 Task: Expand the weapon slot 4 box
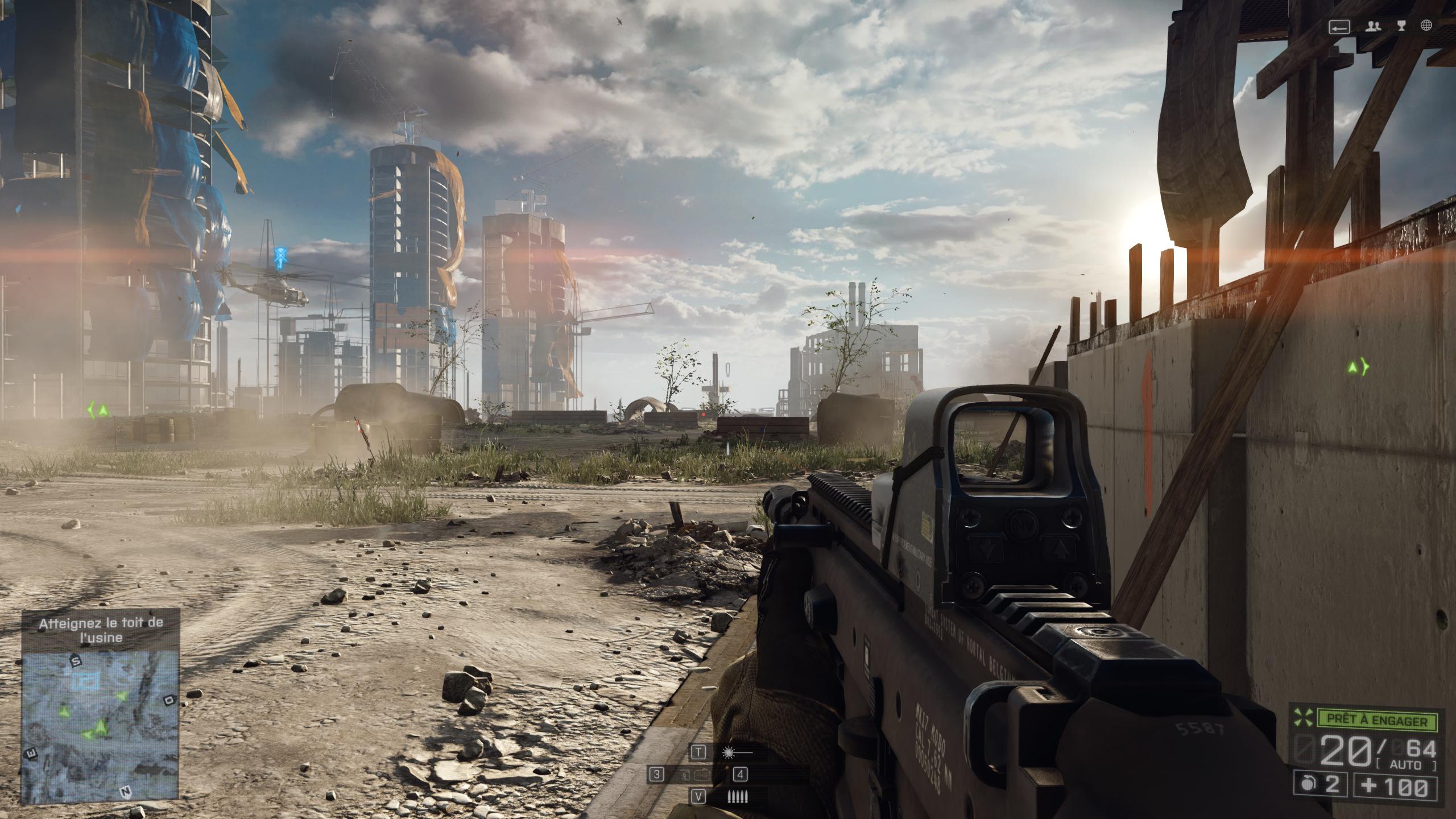click(741, 775)
